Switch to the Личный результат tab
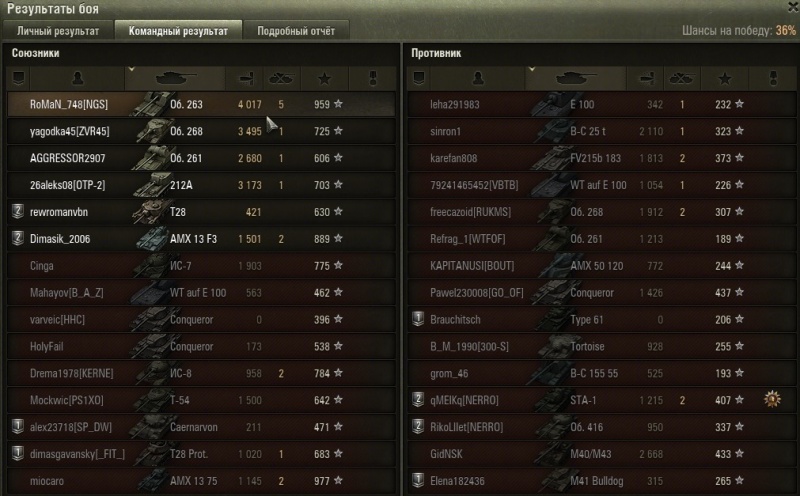The width and height of the screenshot is (800, 496). (57, 31)
